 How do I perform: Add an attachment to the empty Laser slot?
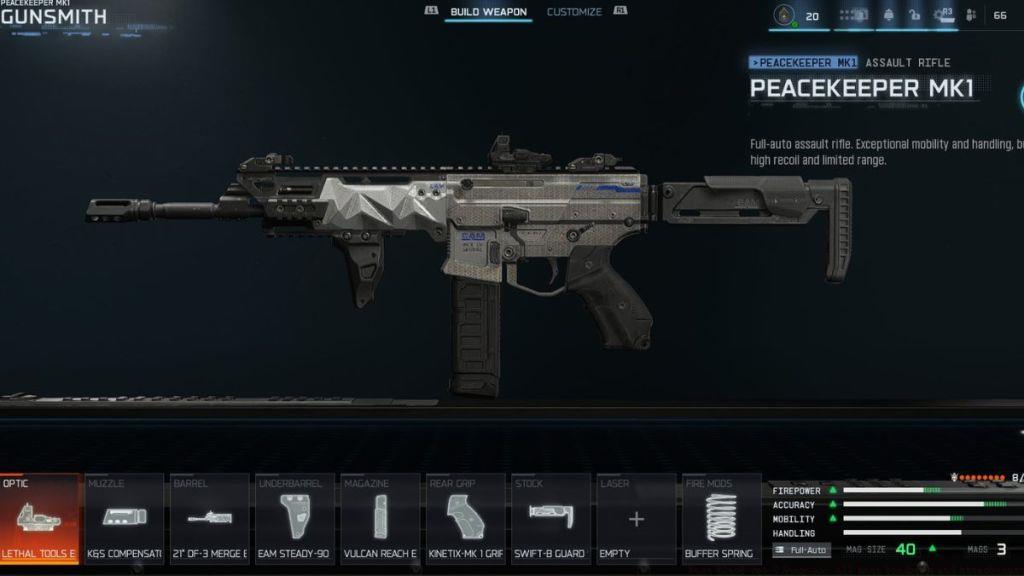(x=636, y=518)
